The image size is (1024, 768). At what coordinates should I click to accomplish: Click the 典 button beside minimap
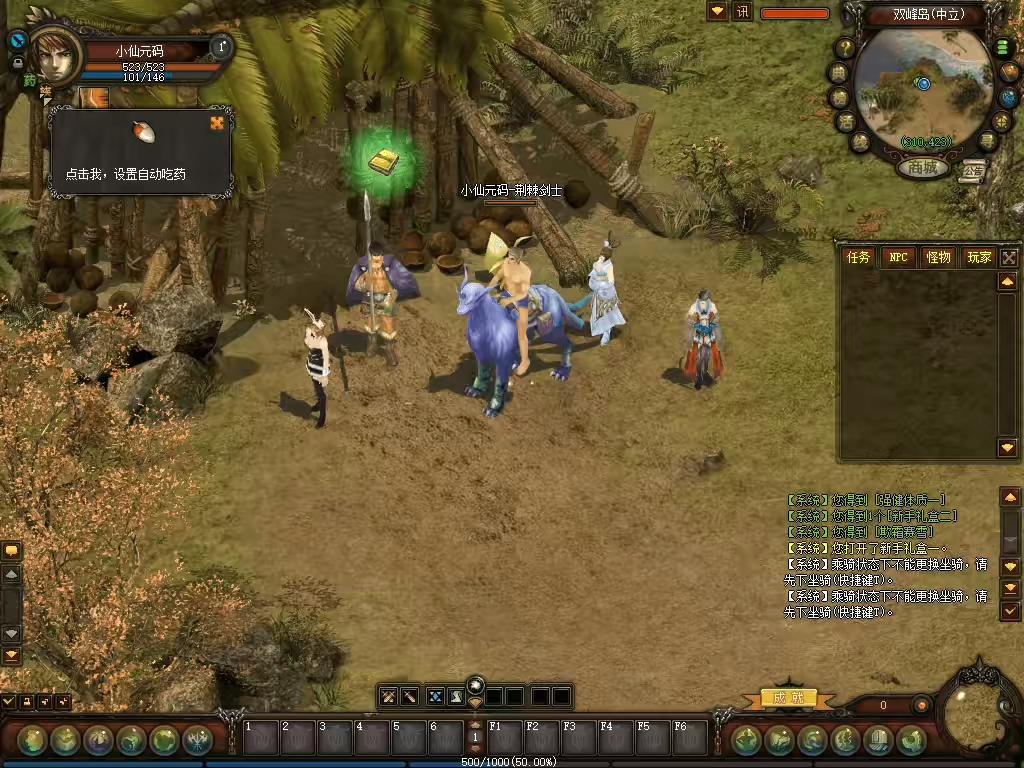tap(838, 73)
